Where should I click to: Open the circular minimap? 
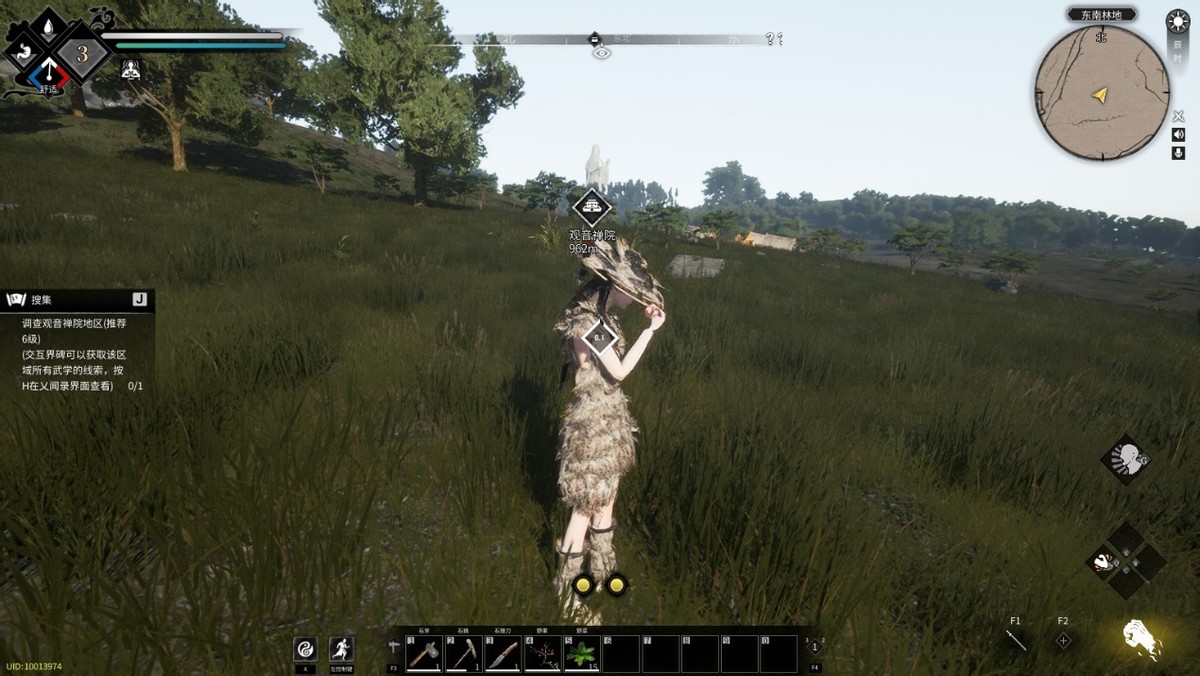click(1101, 93)
